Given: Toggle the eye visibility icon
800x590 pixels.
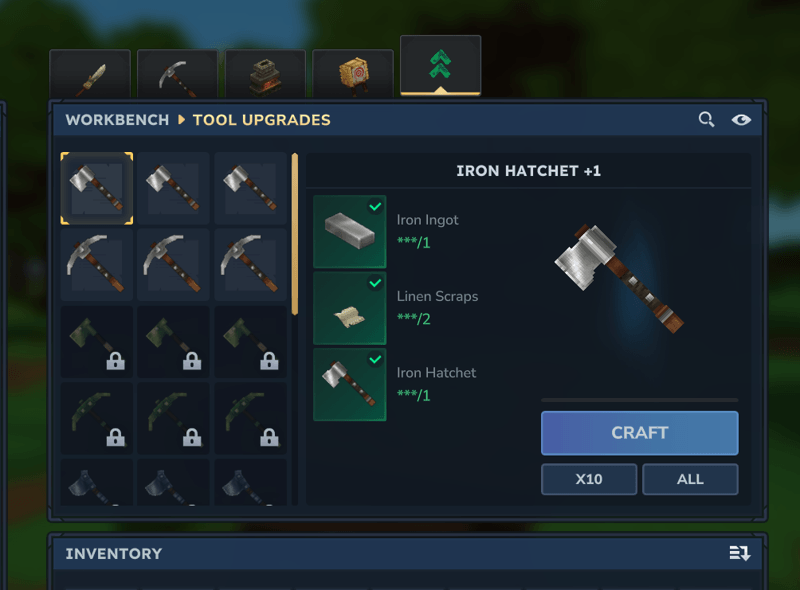Looking at the screenshot, I should point(741,120).
